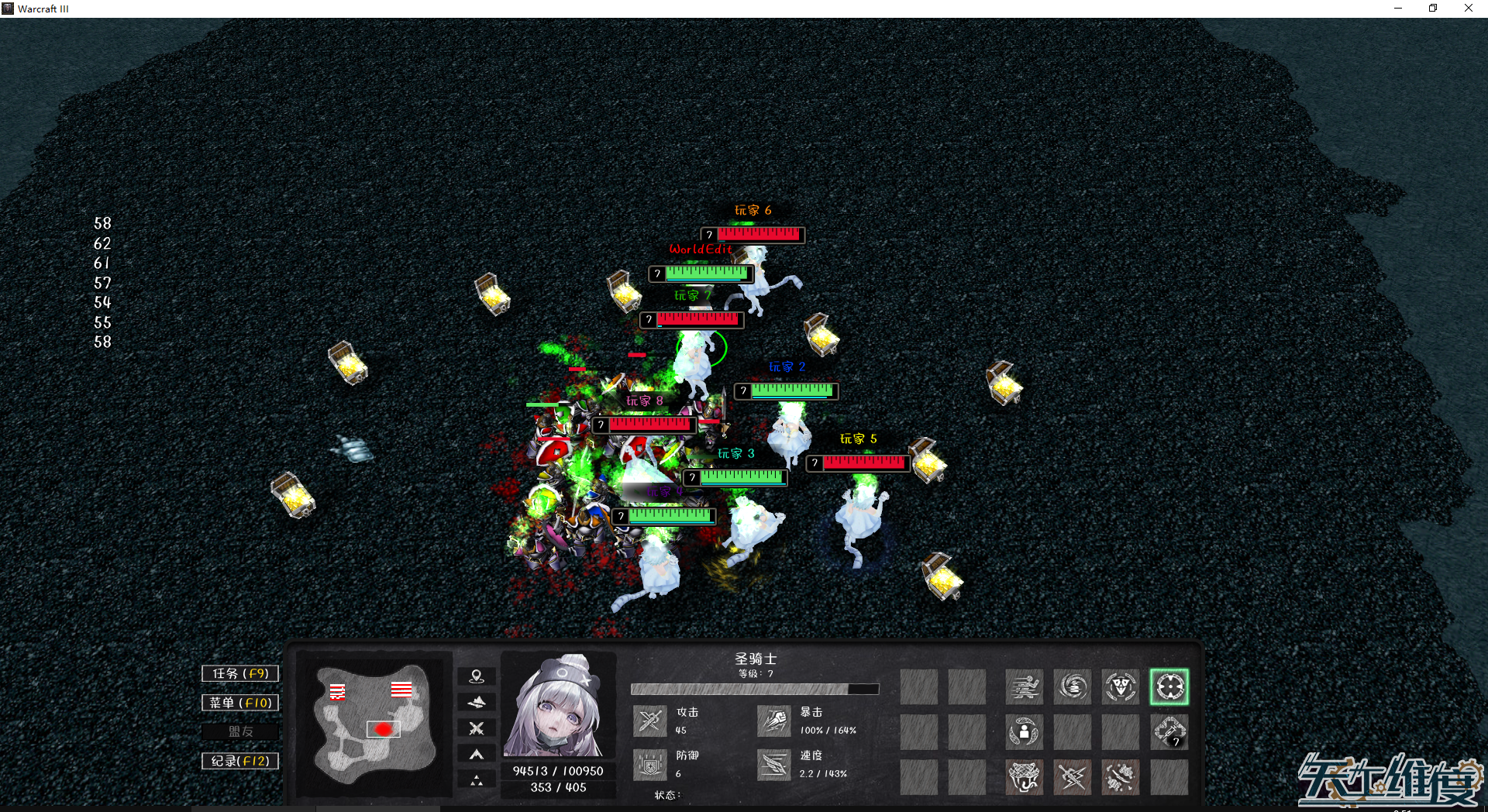Select the blade and turtles skill
Image resolution: width=1488 pixels, height=812 pixels.
[1121, 776]
